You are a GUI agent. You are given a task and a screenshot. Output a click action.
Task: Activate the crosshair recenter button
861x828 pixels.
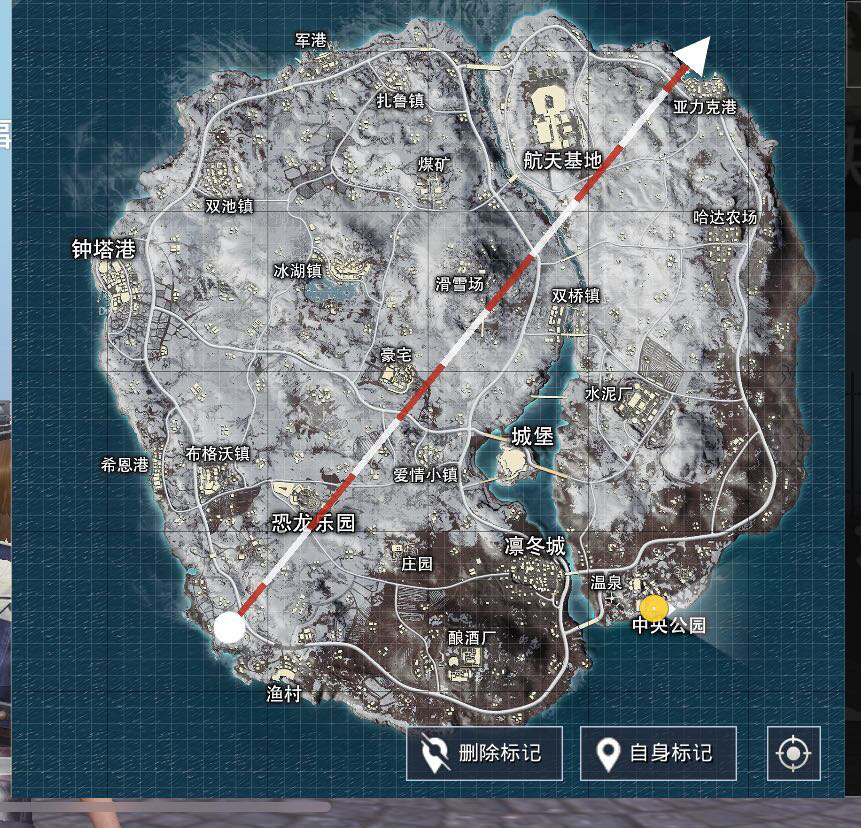coord(793,753)
